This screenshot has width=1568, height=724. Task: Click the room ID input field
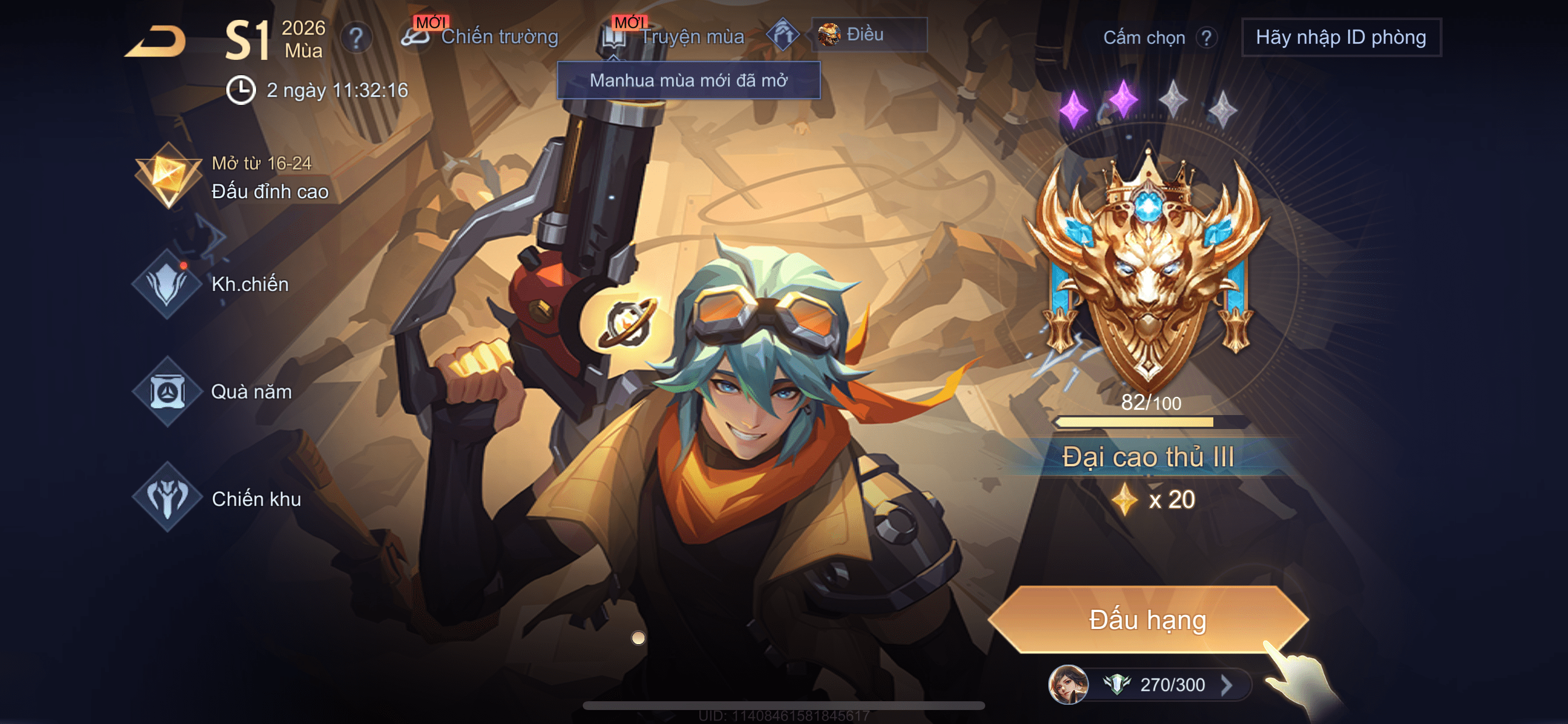[1340, 38]
